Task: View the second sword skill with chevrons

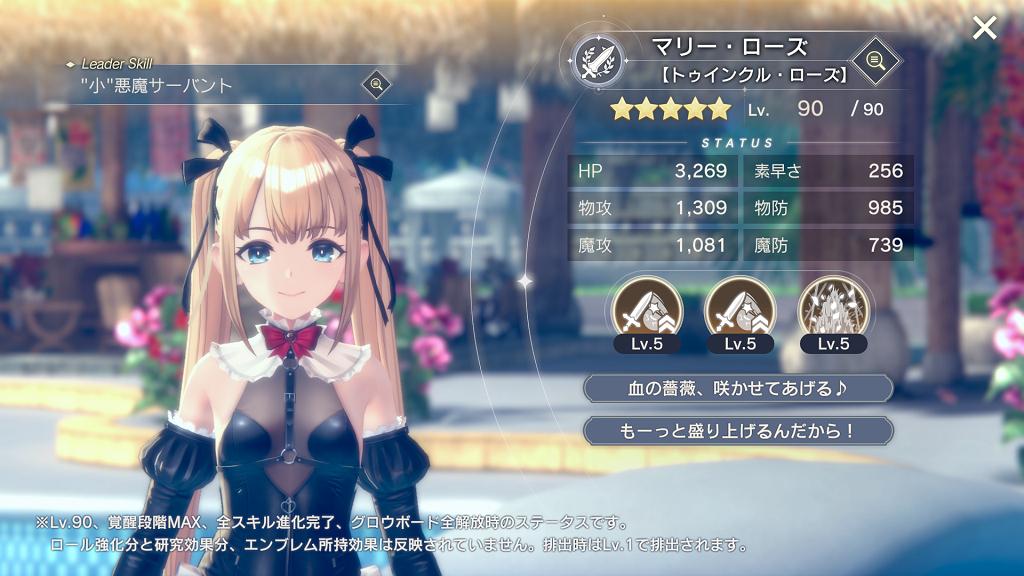Action: [x=741, y=308]
